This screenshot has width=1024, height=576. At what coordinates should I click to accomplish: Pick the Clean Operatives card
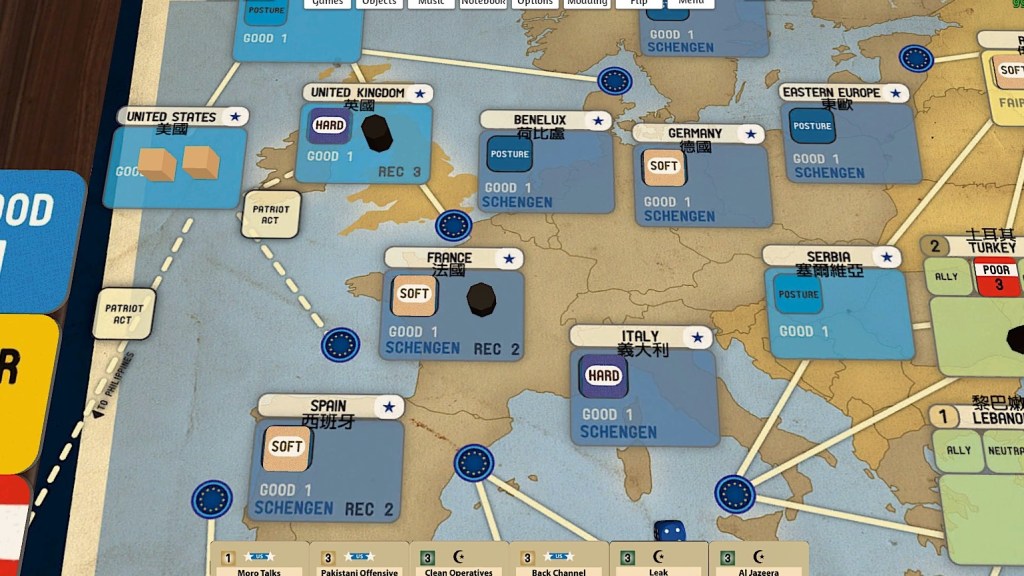click(x=458, y=560)
